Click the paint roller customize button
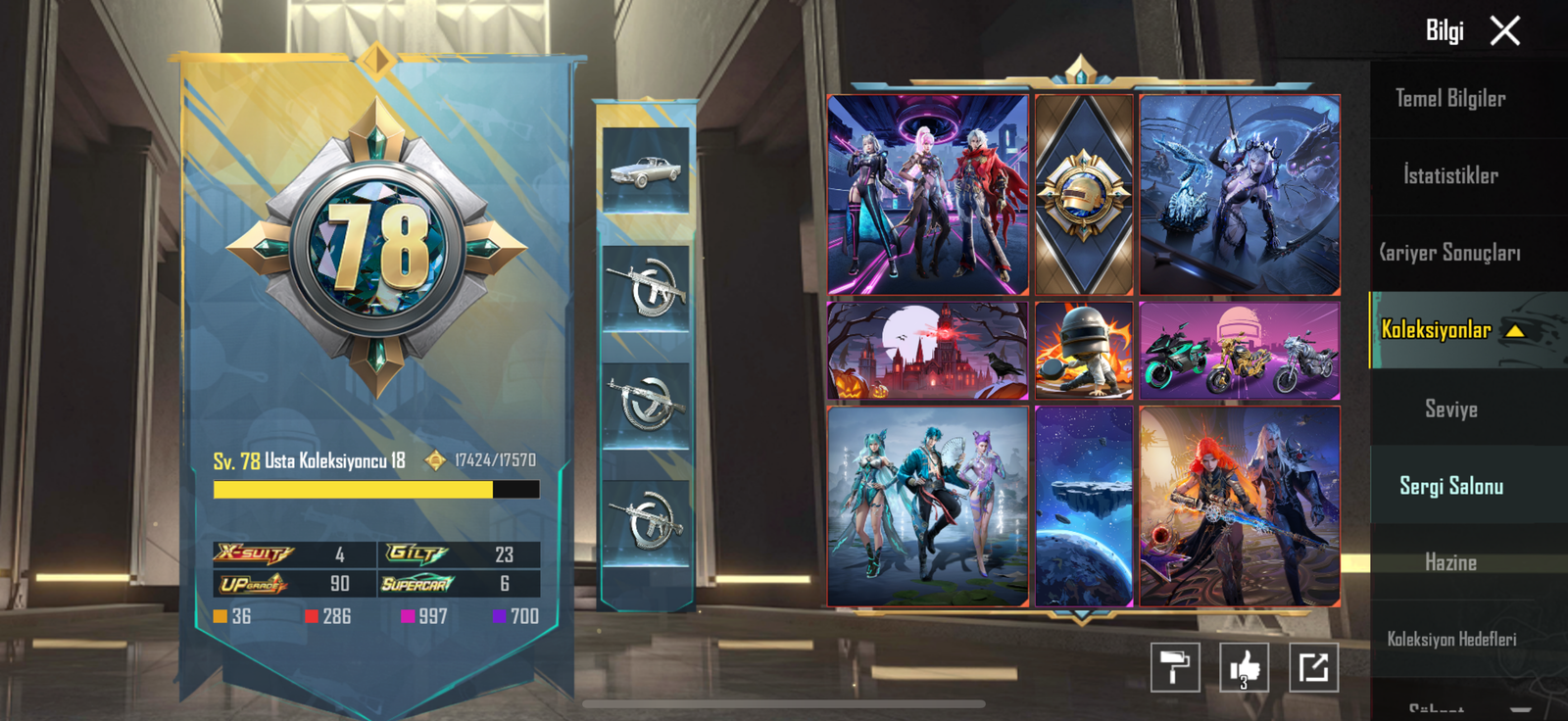The height and width of the screenshot is (721, 1568). pyautogui.click(x=1174, y=668)
